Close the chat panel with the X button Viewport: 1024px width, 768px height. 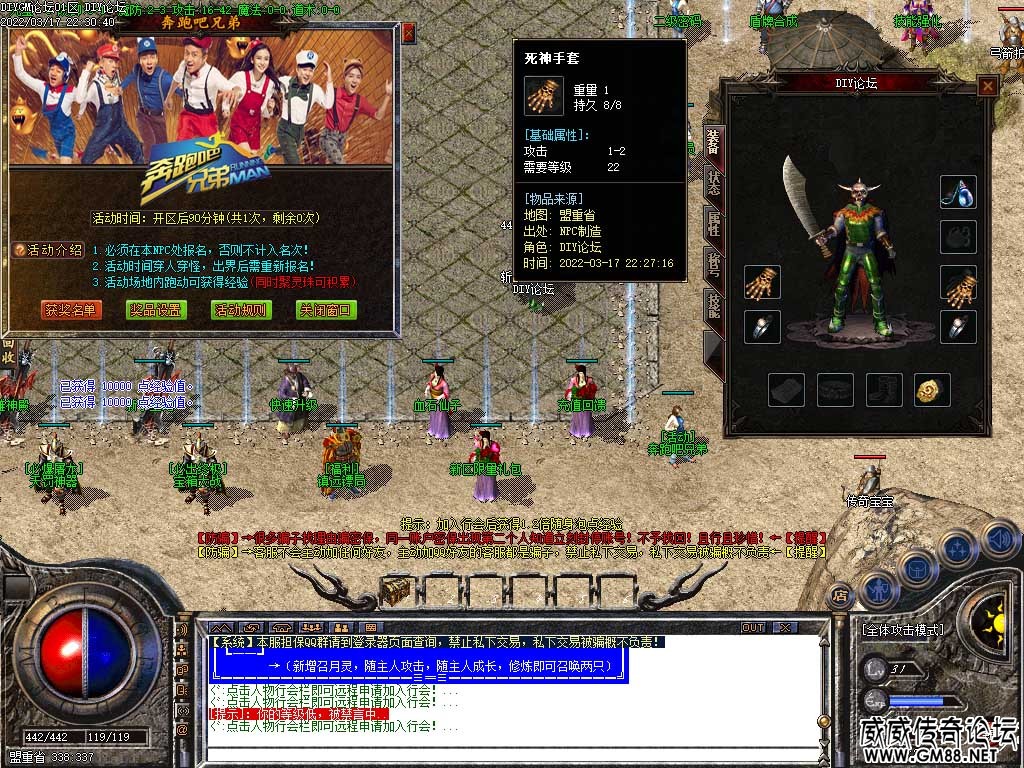[785, 628]
